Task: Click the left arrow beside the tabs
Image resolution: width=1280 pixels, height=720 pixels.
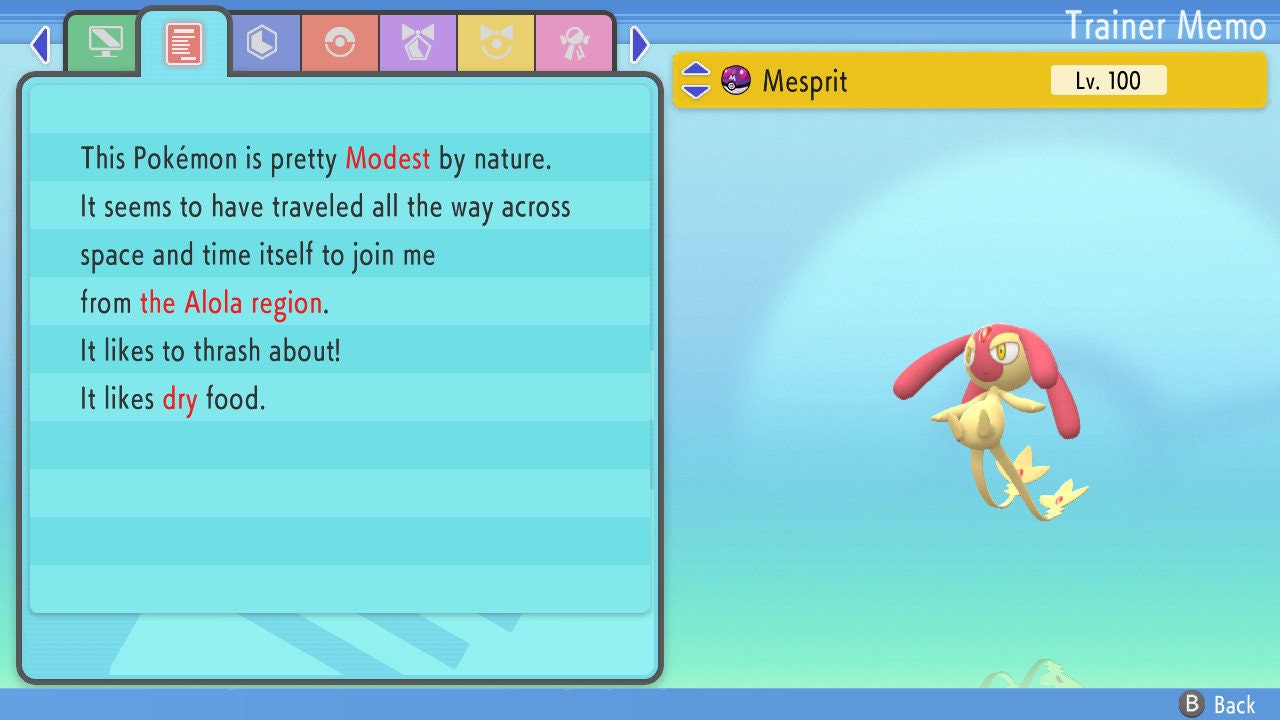Action: point(40,44)
